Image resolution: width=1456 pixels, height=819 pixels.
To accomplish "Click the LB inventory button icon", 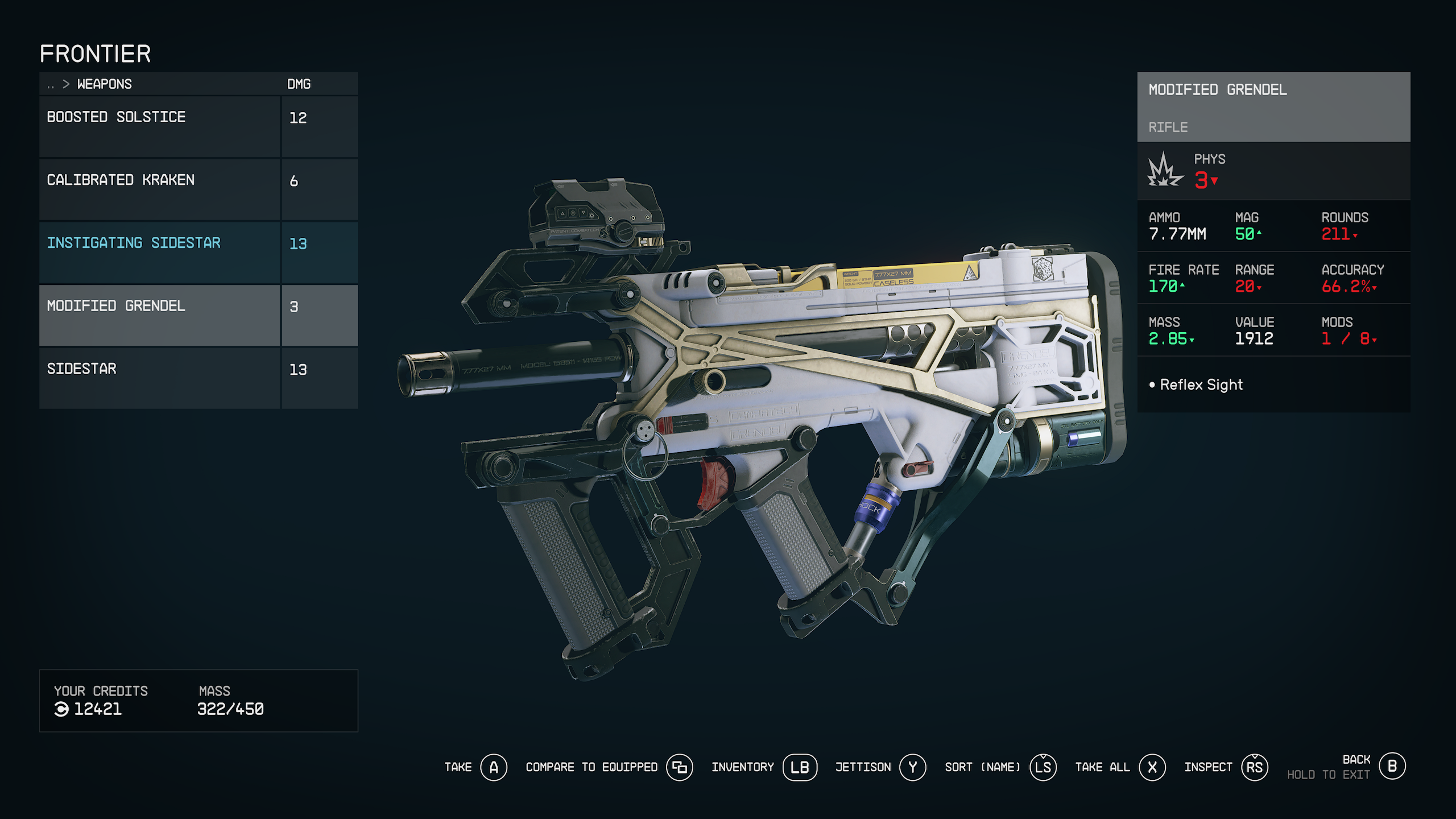I will click(x=800, y=767).
